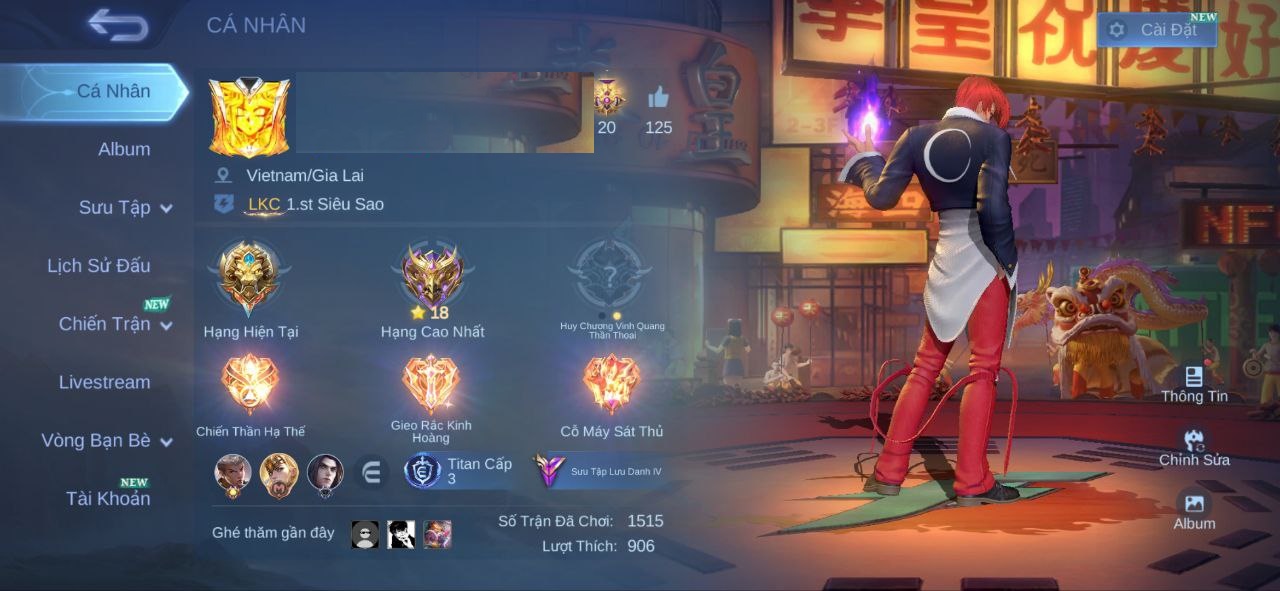This screenshot has height=591, width=1280.
Task: Select the Cỗ Máy Sát Thủ badge
Action: 611,385
